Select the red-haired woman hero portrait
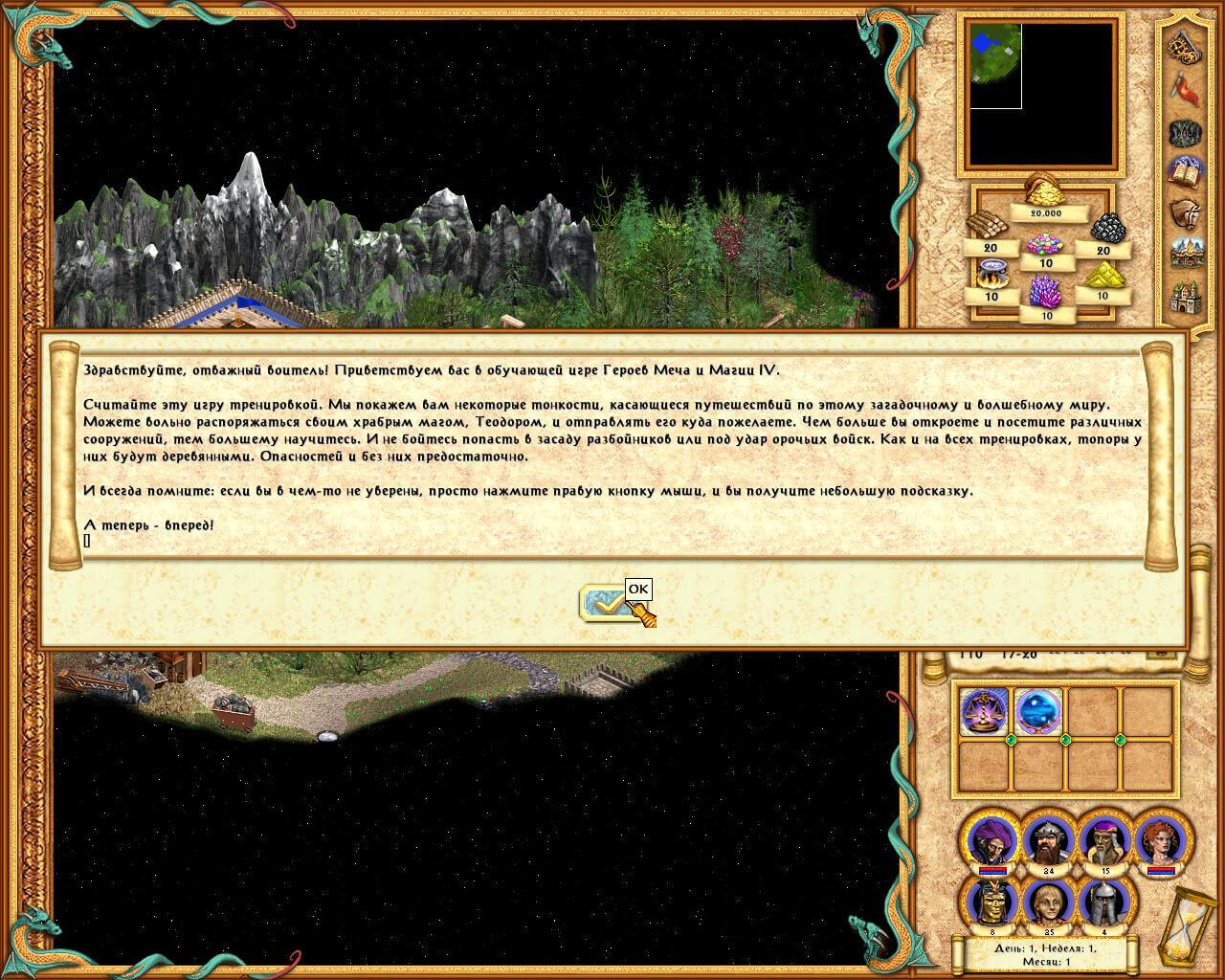Screen dimensions: 1225x980 (1163, 840)
